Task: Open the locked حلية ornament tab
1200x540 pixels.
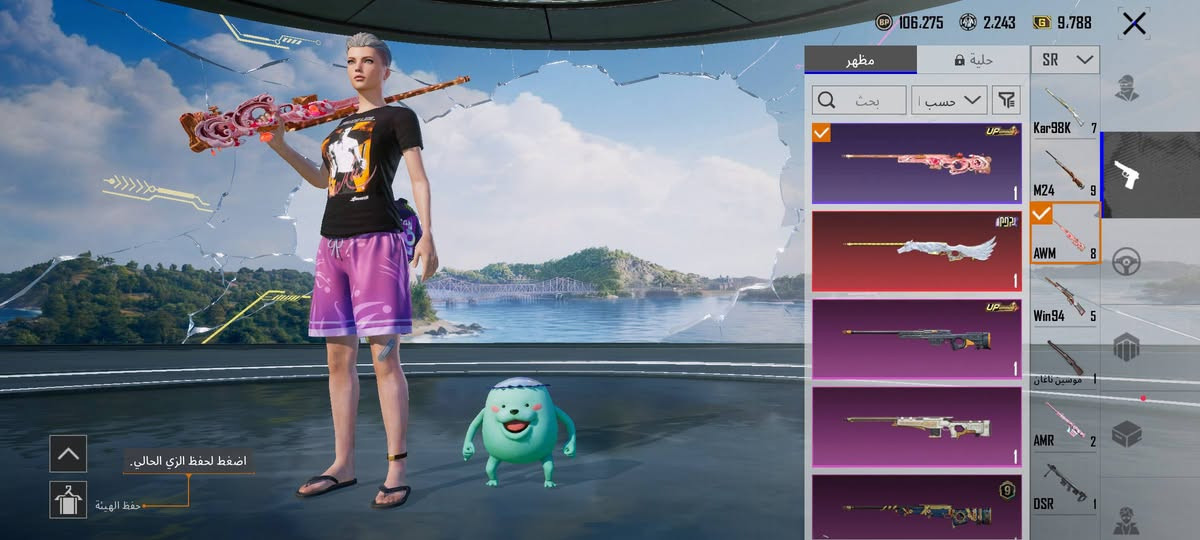Action: (972, 60)
